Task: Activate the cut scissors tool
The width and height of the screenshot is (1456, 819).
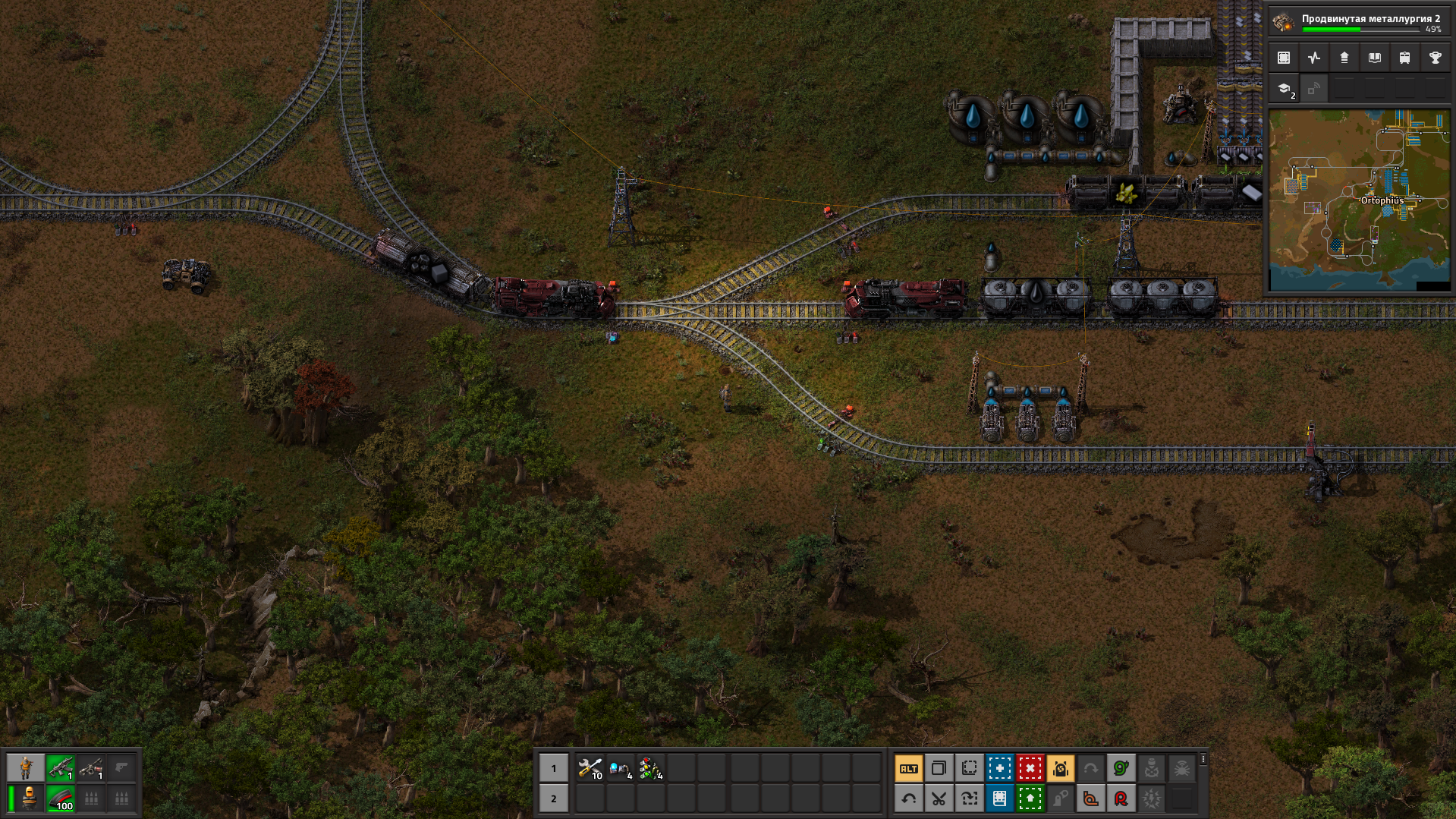Action: pos(939,799)
